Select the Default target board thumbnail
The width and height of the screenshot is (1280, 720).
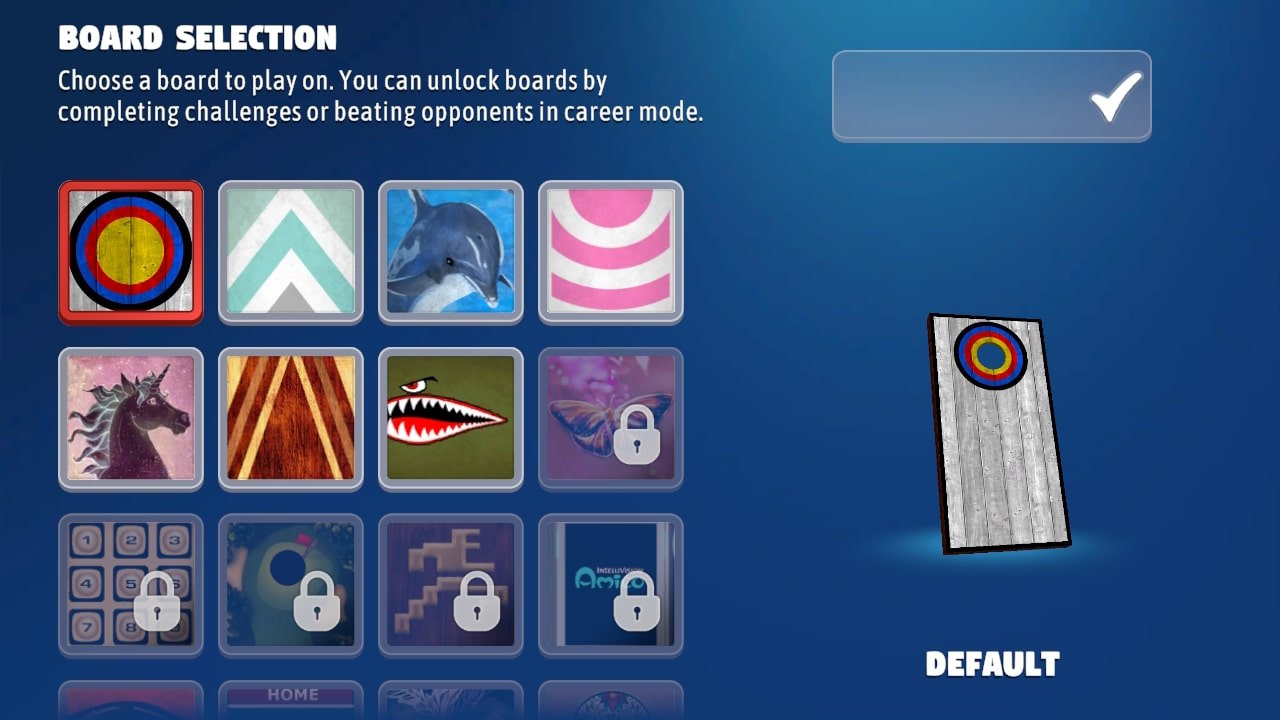tap(131, 251)
